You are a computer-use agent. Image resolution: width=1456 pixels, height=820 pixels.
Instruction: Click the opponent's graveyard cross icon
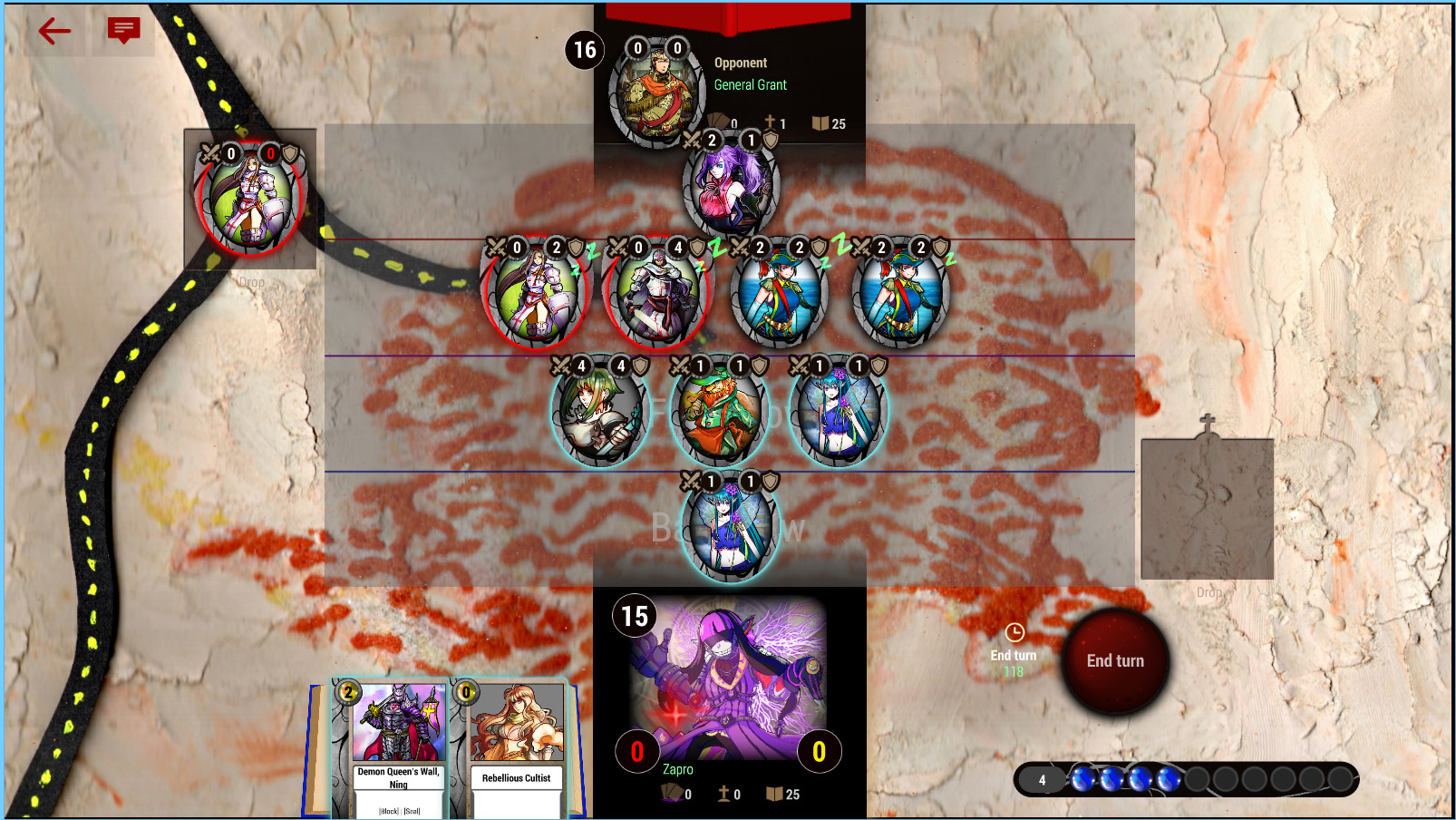point(772,122)
